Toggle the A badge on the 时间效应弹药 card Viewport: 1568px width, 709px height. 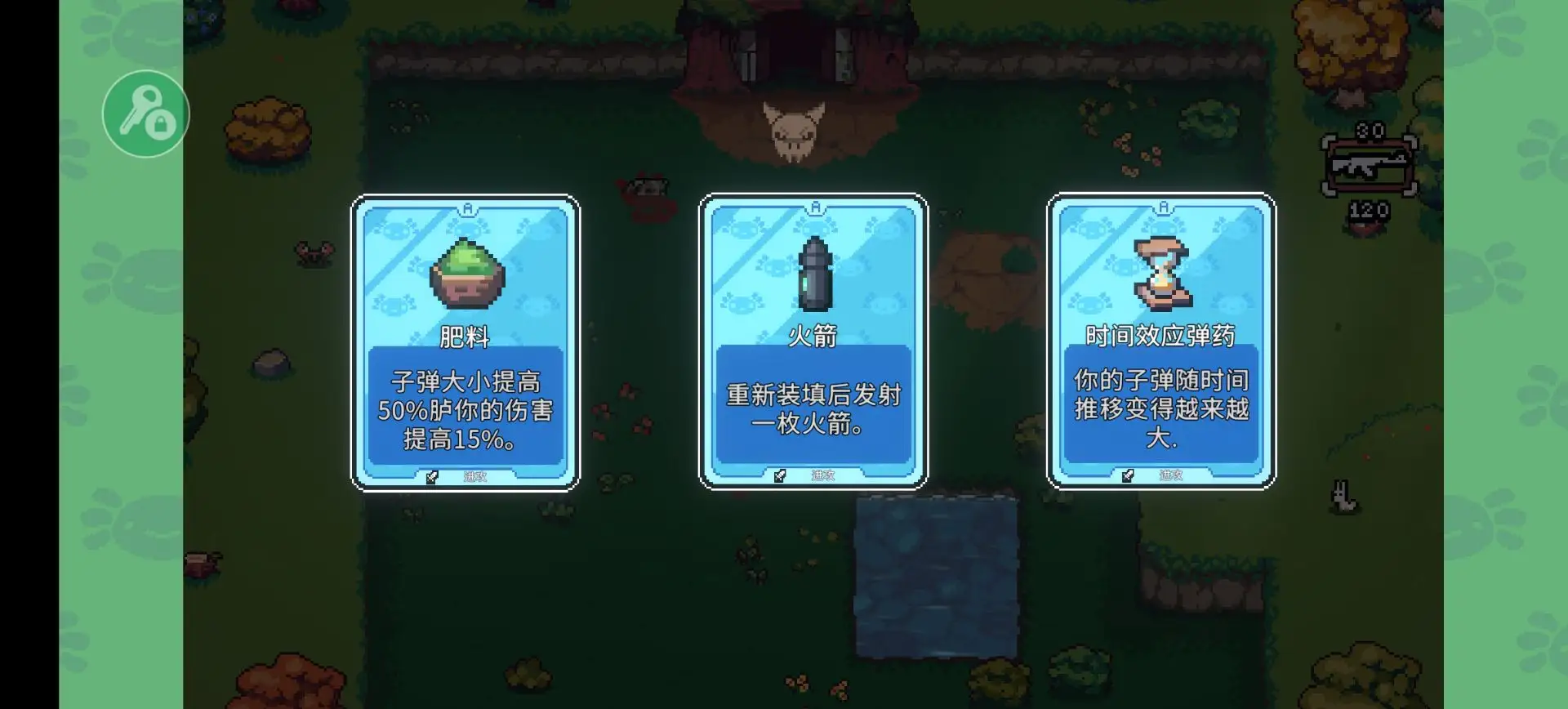coord(1162,207)
